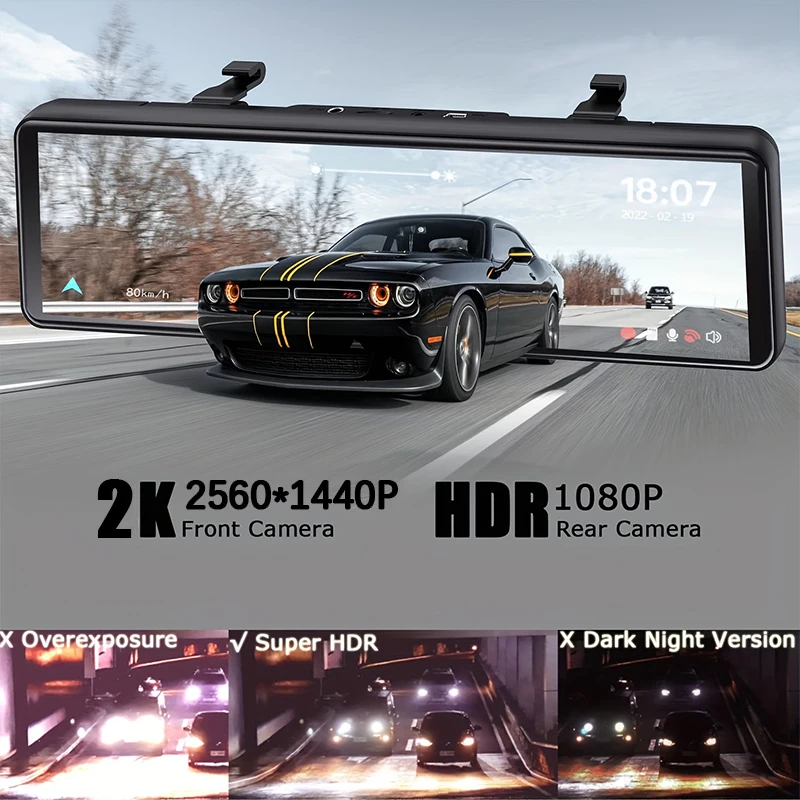800x800 pixels.
Task: Click the white square icon beside record
Action: 650,335
